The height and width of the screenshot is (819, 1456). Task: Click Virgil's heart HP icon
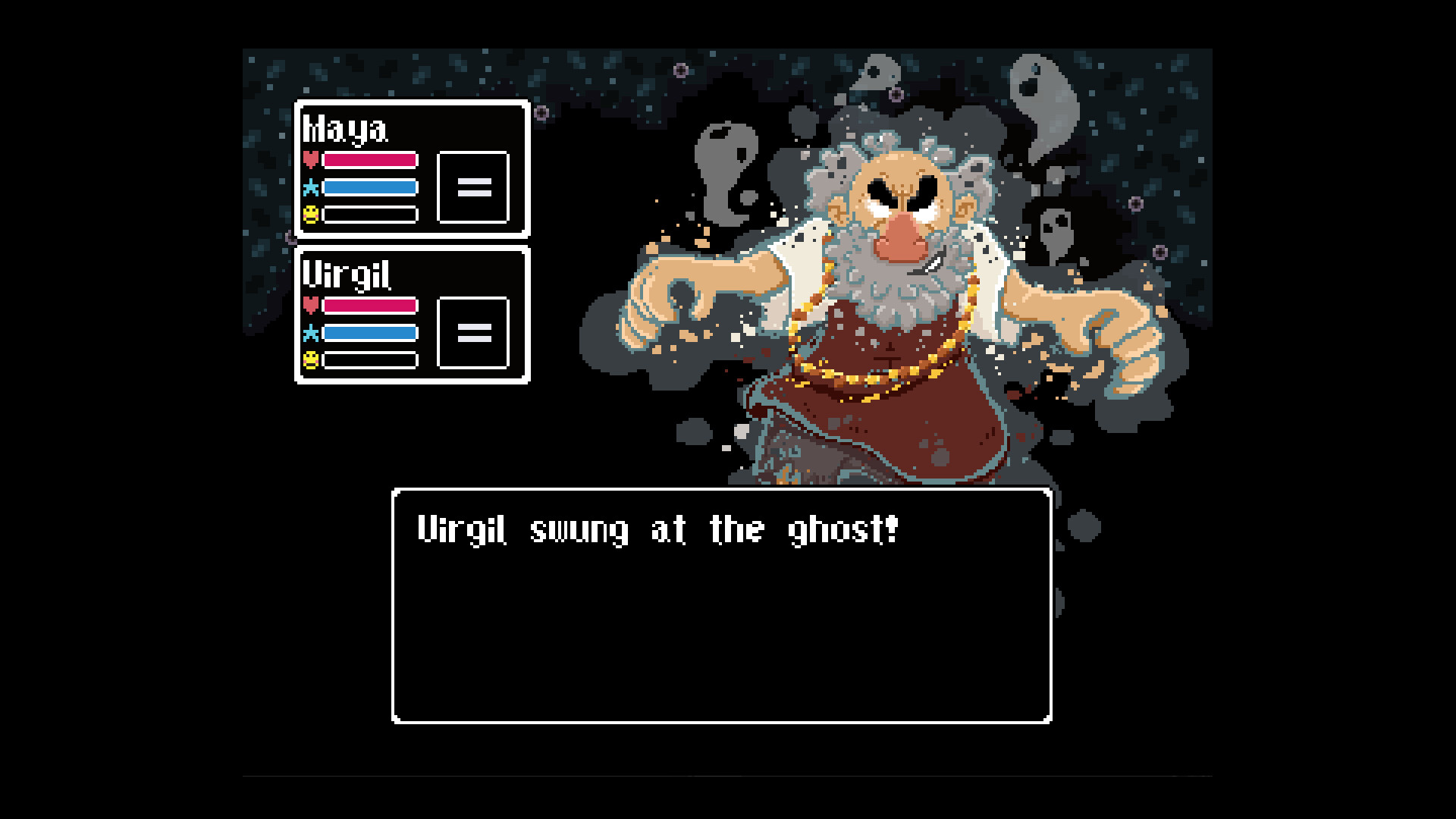(310, 306)
